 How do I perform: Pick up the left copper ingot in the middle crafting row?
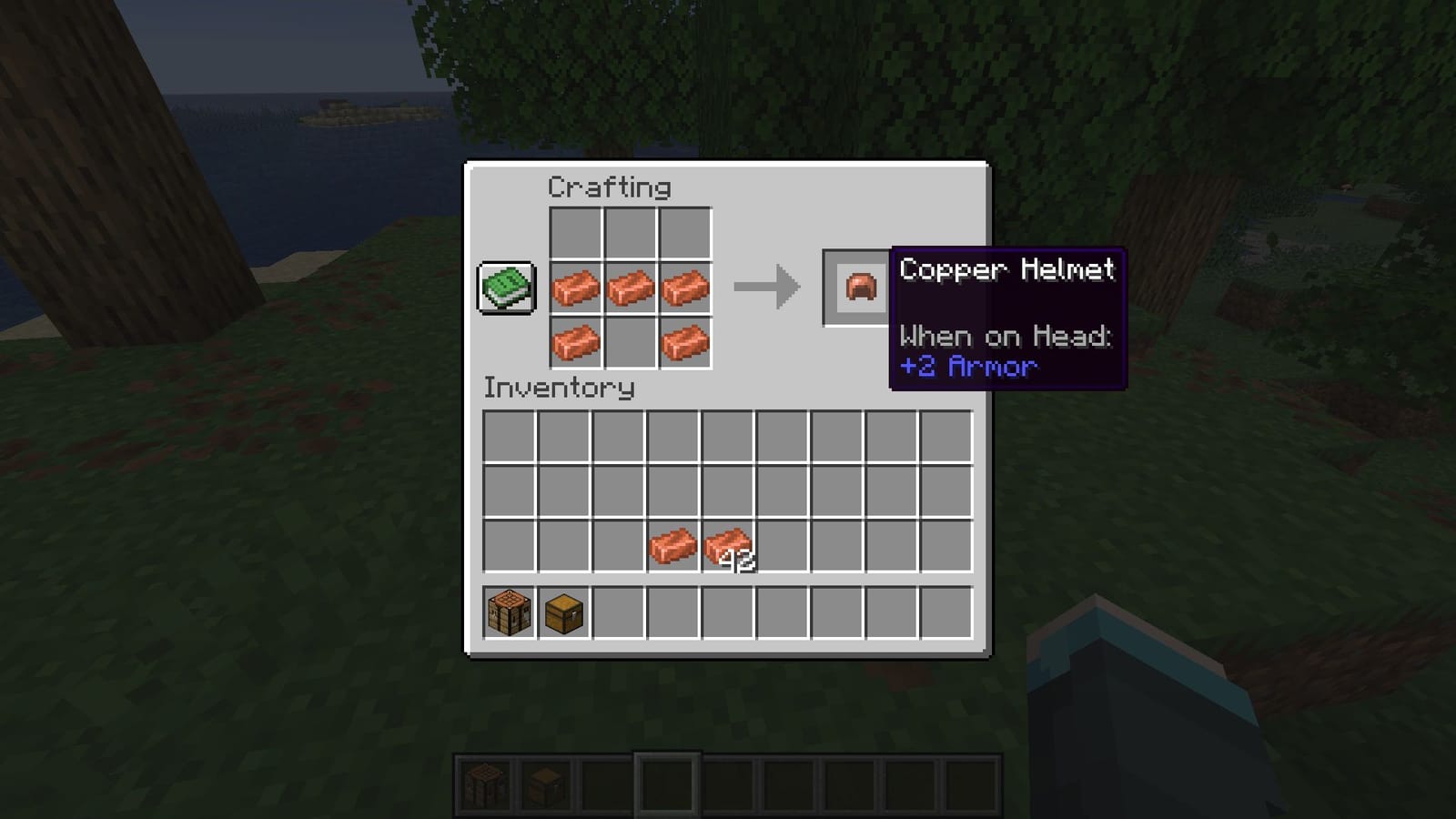(x=577, y=288)
